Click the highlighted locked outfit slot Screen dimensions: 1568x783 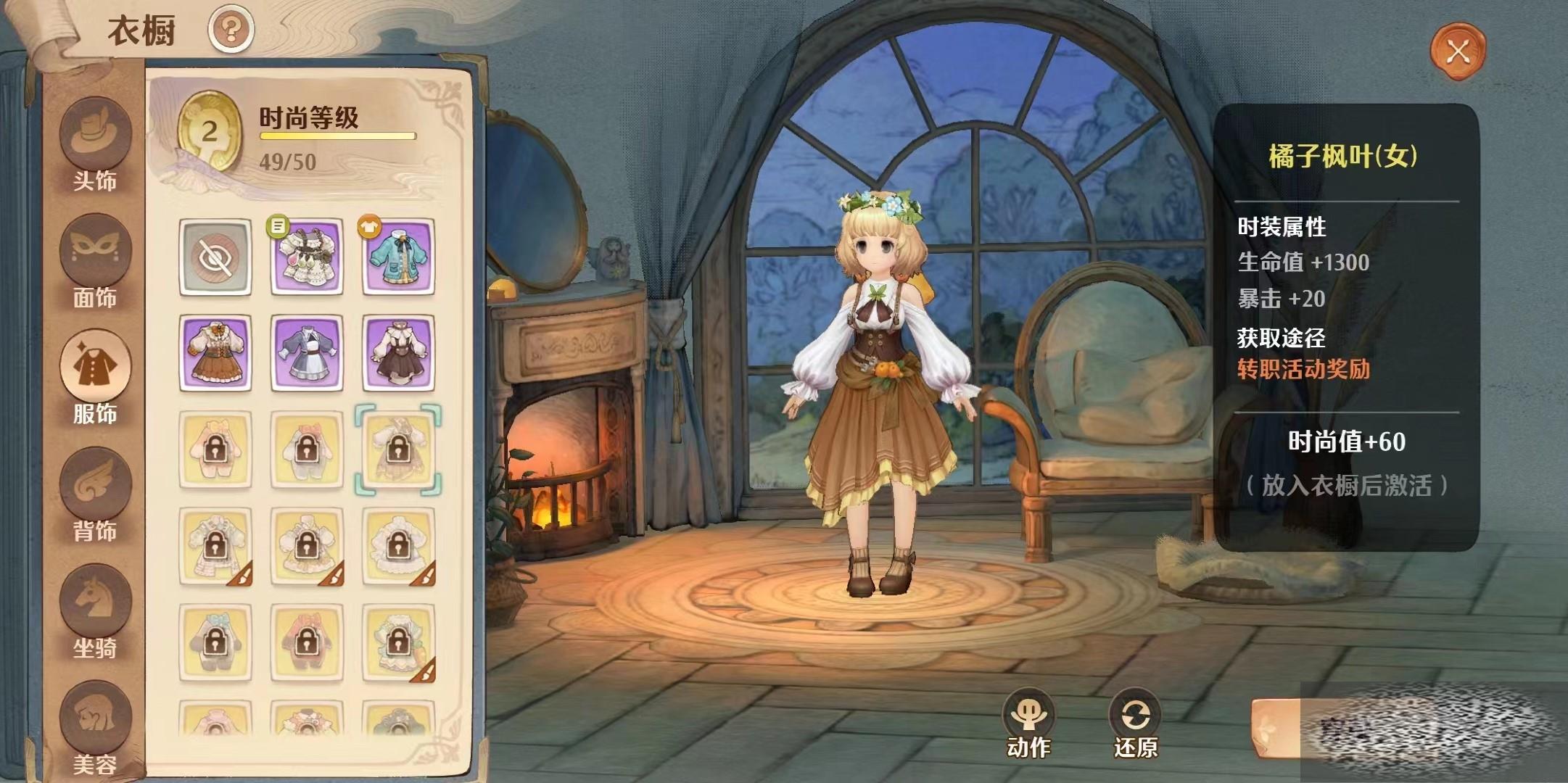(398, 449)
